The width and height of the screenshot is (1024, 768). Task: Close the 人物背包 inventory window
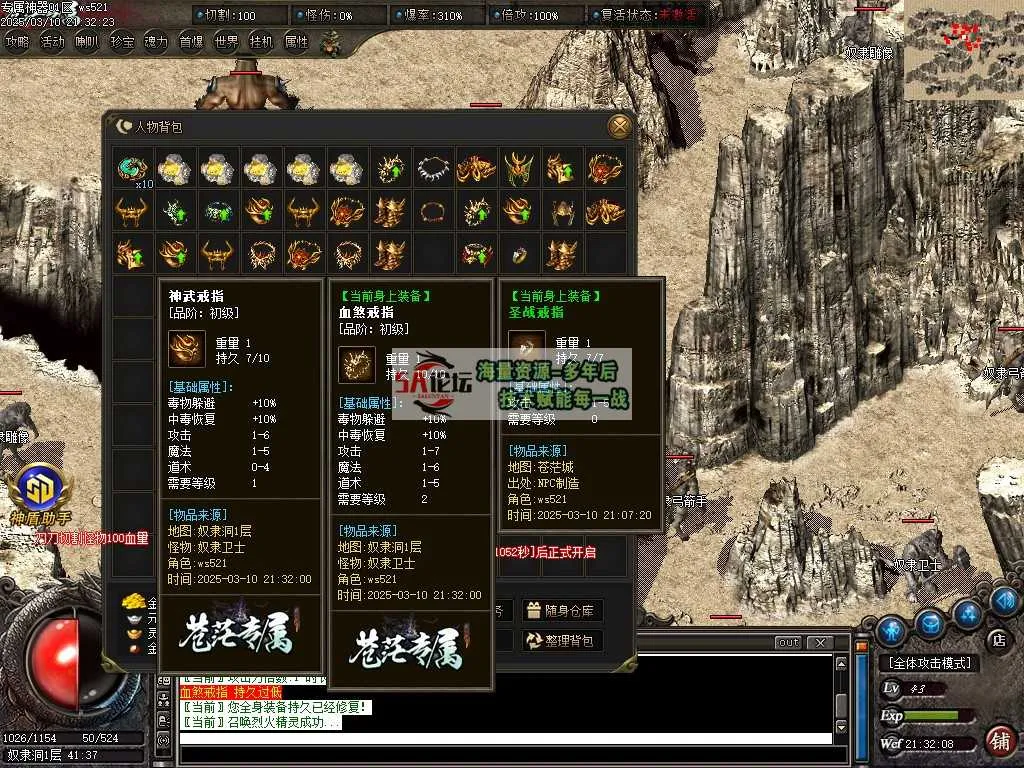(620, 127)
